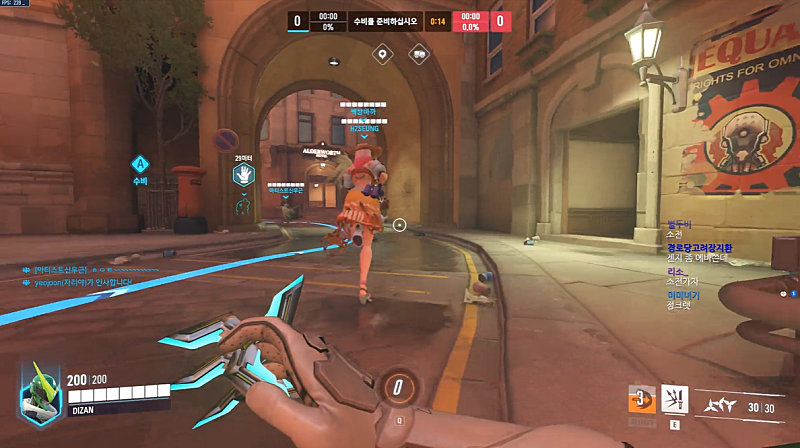
Task: Trigger the ultimate charge meter
Action: coord(398,386)
